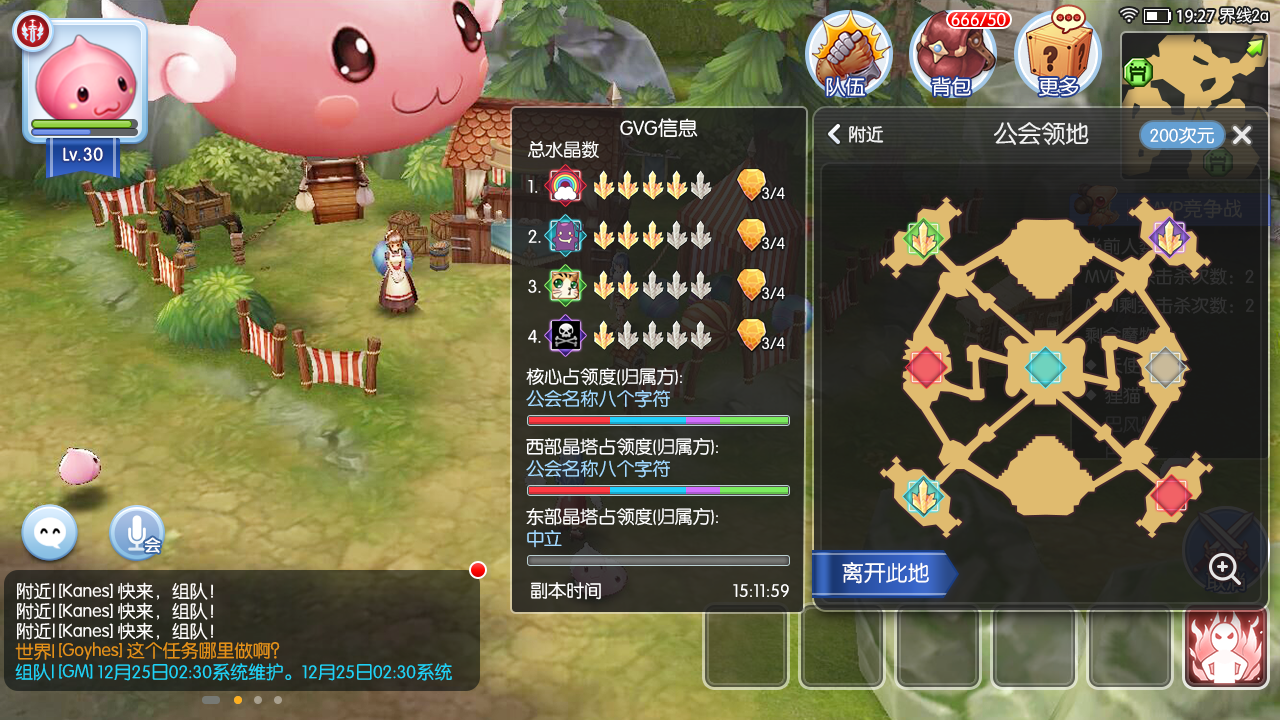Open the chat bubble emoji icon
This screenshot has width=1280, height=720.
[48, 533]
